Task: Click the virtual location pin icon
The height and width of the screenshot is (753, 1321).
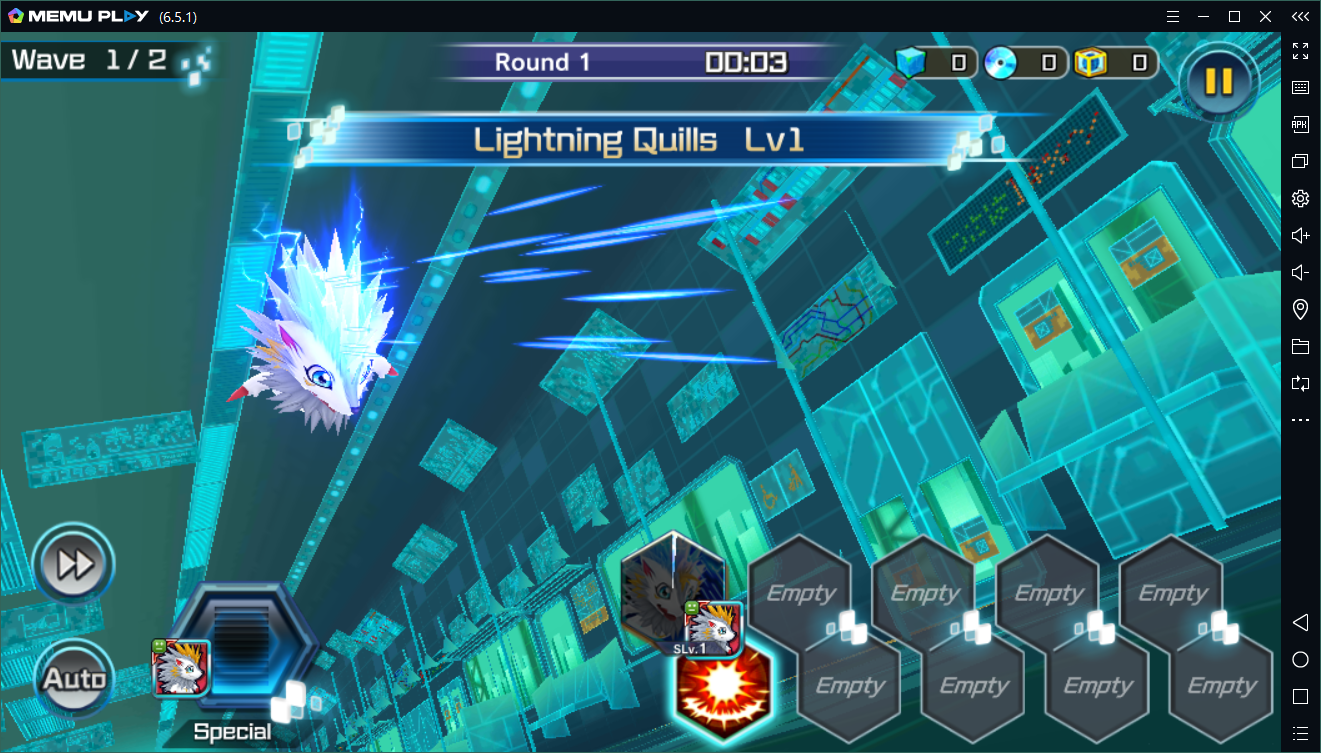Action: (x=1300, y=309)
